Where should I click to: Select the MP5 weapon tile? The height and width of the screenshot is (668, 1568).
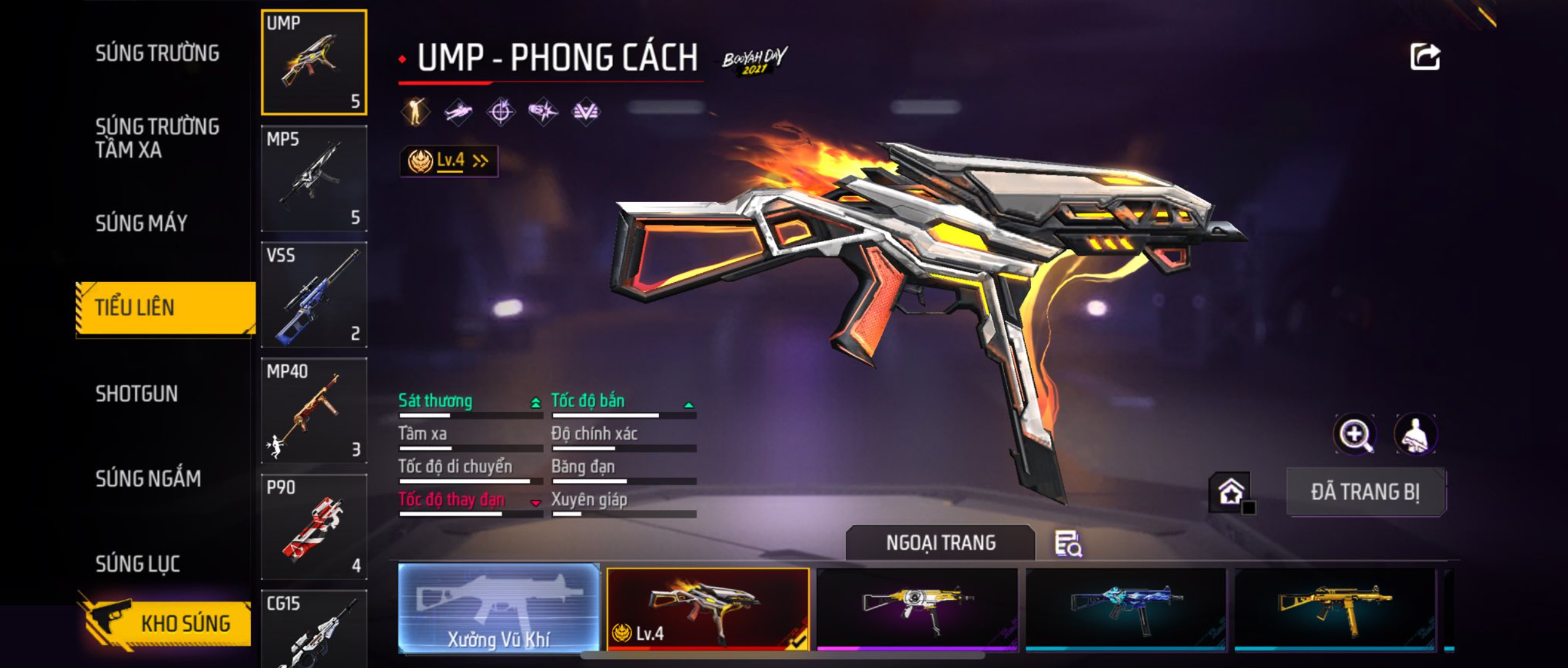(314, 178)
